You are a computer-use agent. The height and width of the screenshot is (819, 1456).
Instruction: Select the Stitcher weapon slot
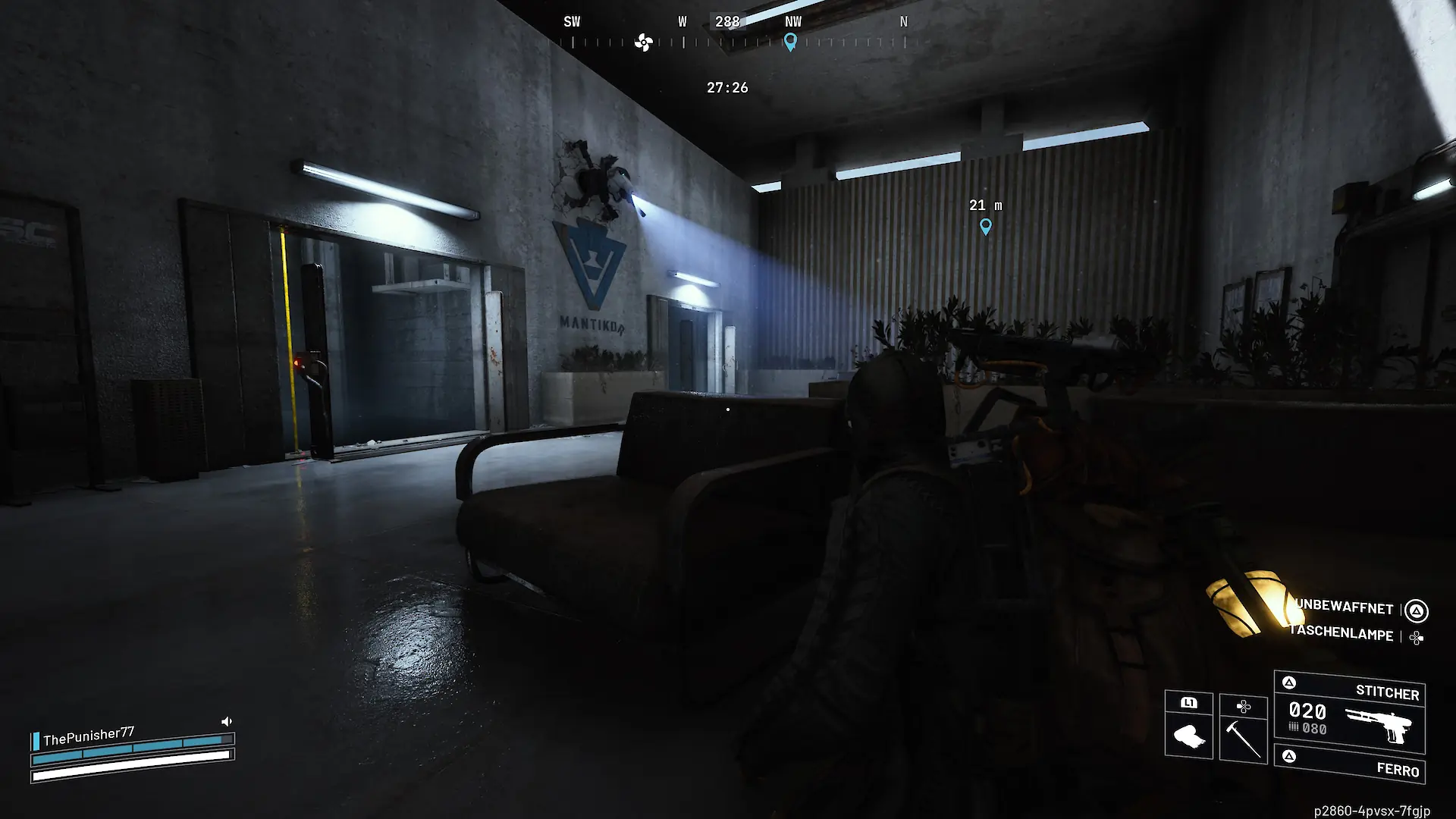[x=1349, y=712]
